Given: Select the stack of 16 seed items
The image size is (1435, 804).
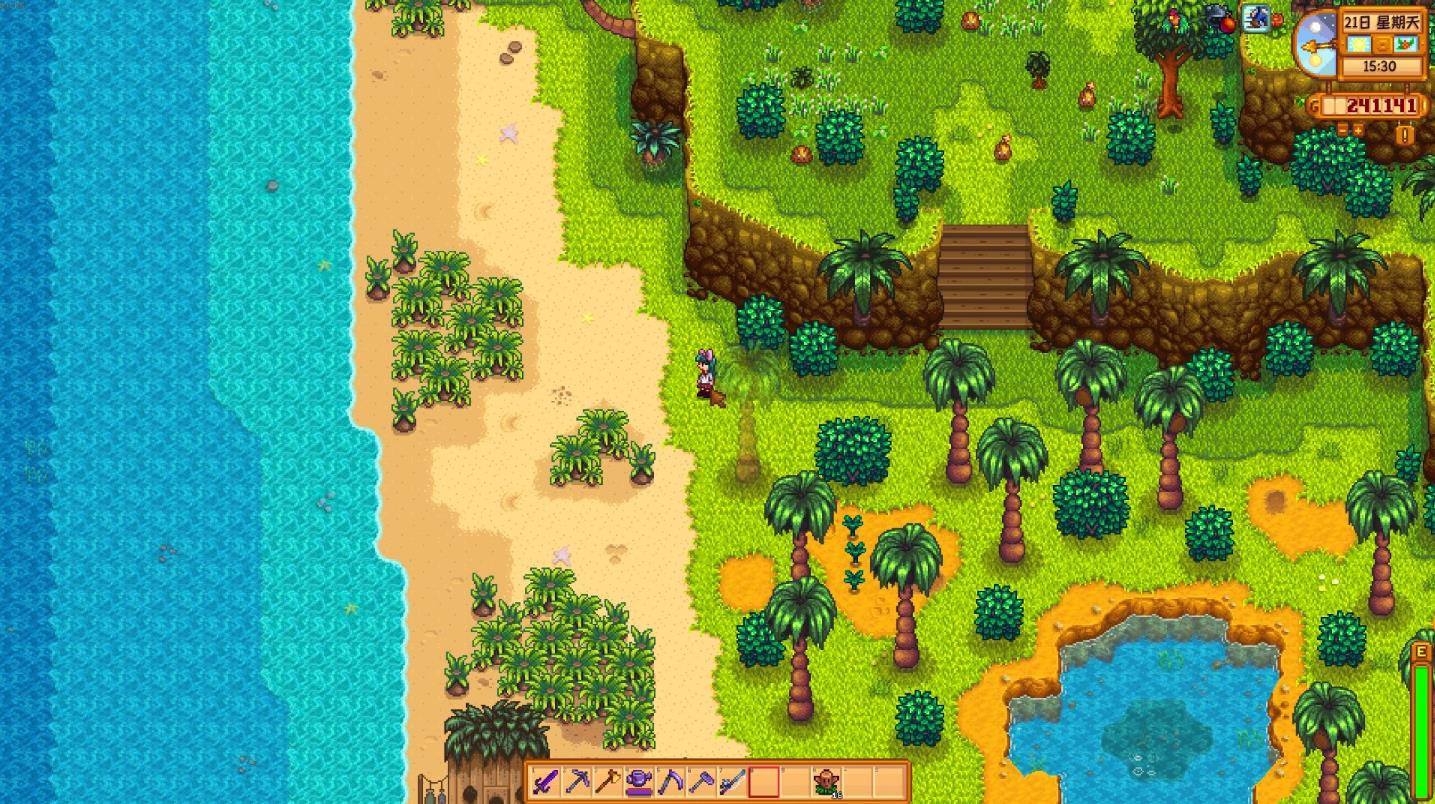Looking at the screenshot, I should 826,781.
